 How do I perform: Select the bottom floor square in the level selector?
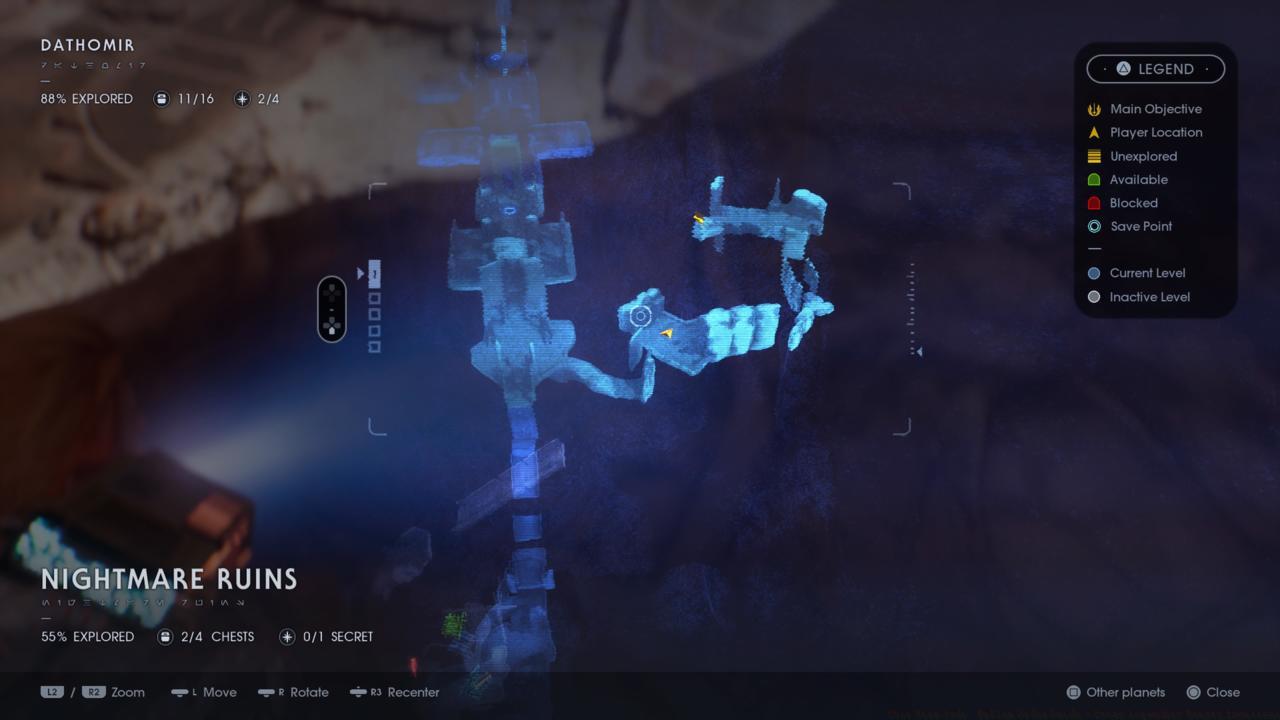pos(375,348)
